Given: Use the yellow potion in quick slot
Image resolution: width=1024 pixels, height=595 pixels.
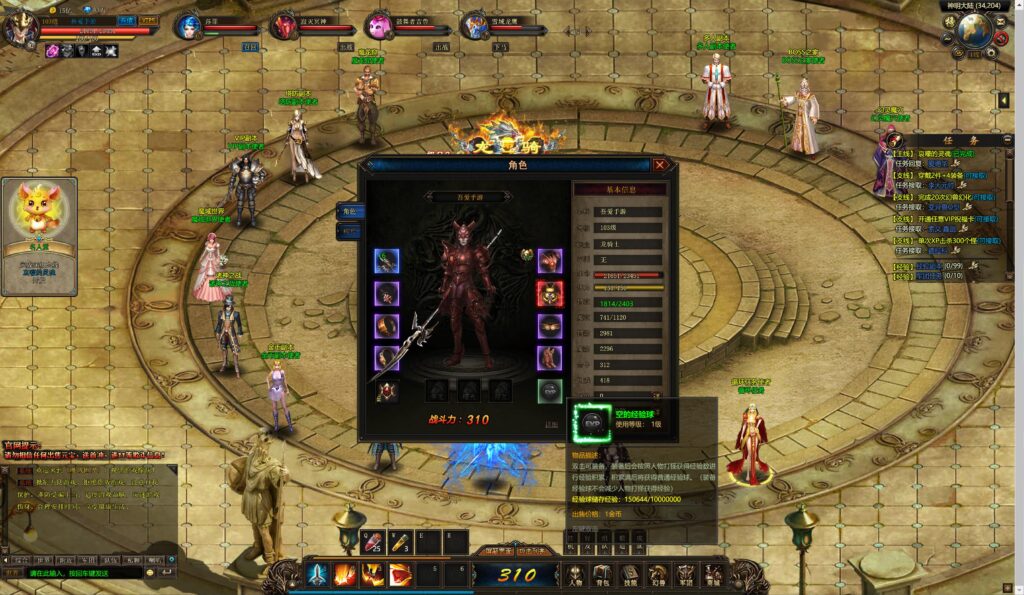Looking at the screenshot, I should [400, 543].
